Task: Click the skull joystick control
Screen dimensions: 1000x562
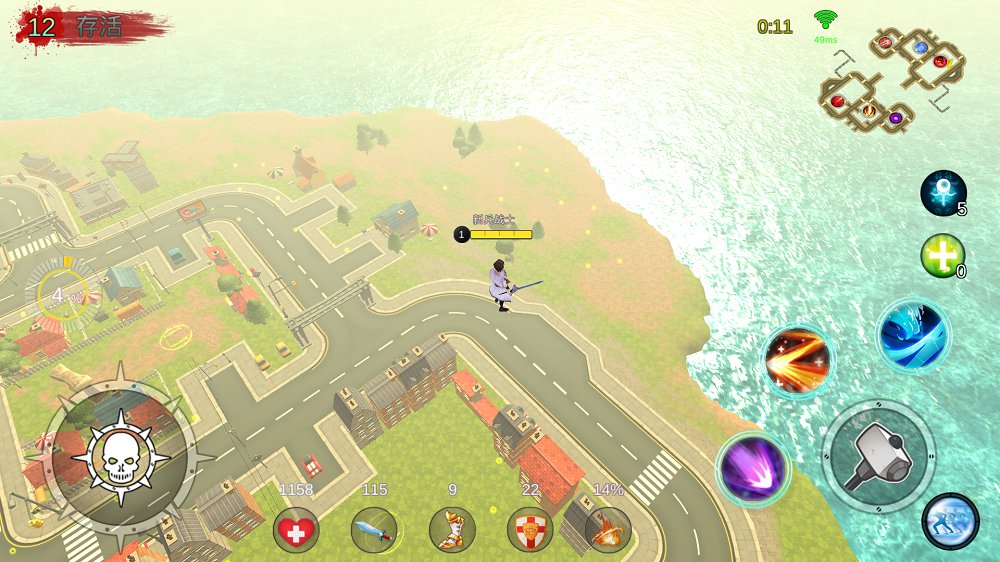Action: pos(119,458)
